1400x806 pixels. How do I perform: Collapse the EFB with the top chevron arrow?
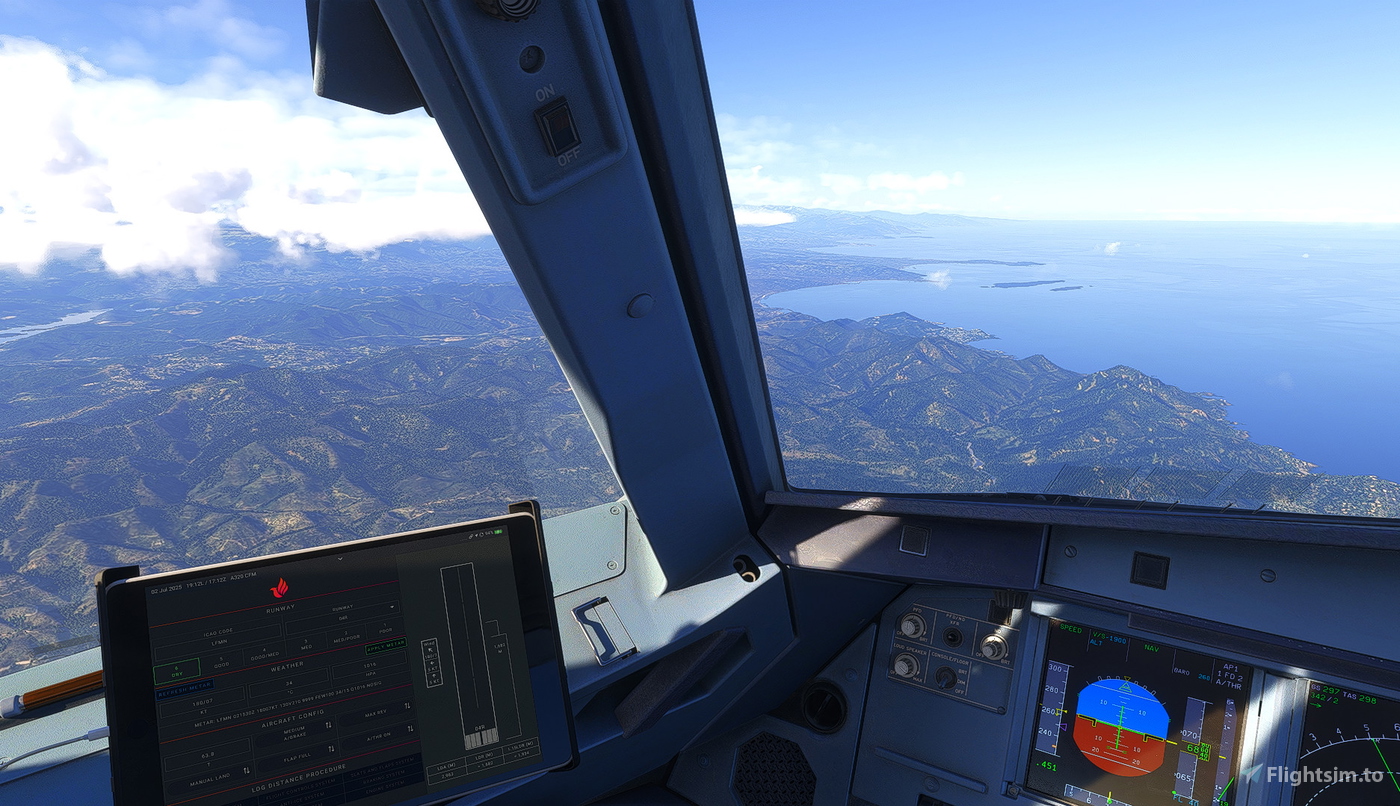340,559
